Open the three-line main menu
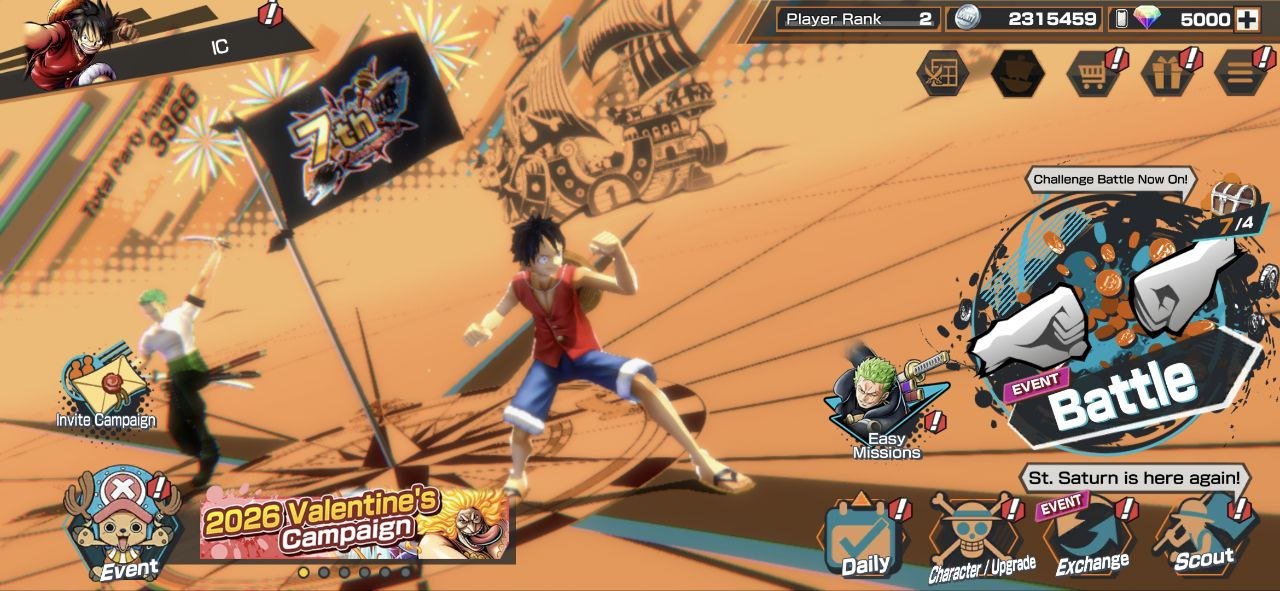The image size is (1280, 591). pos(1240,74)
